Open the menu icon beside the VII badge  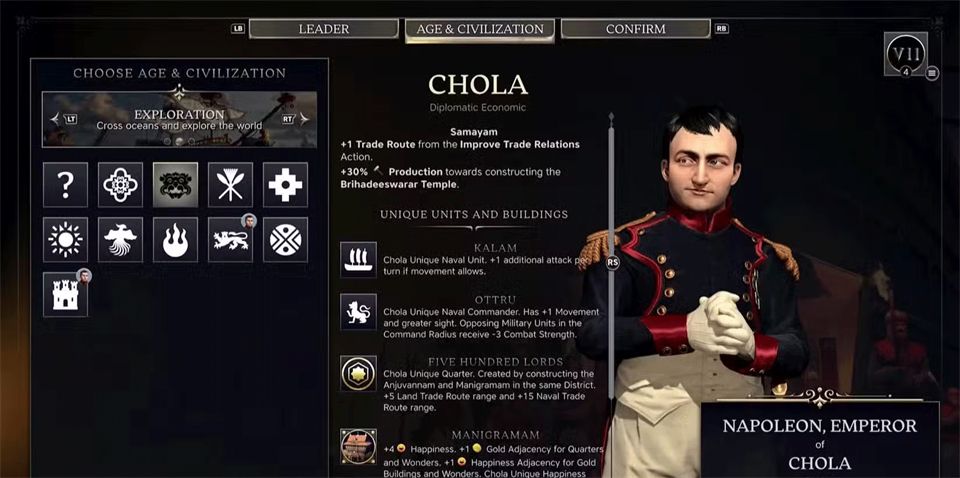tap(932, 72)
